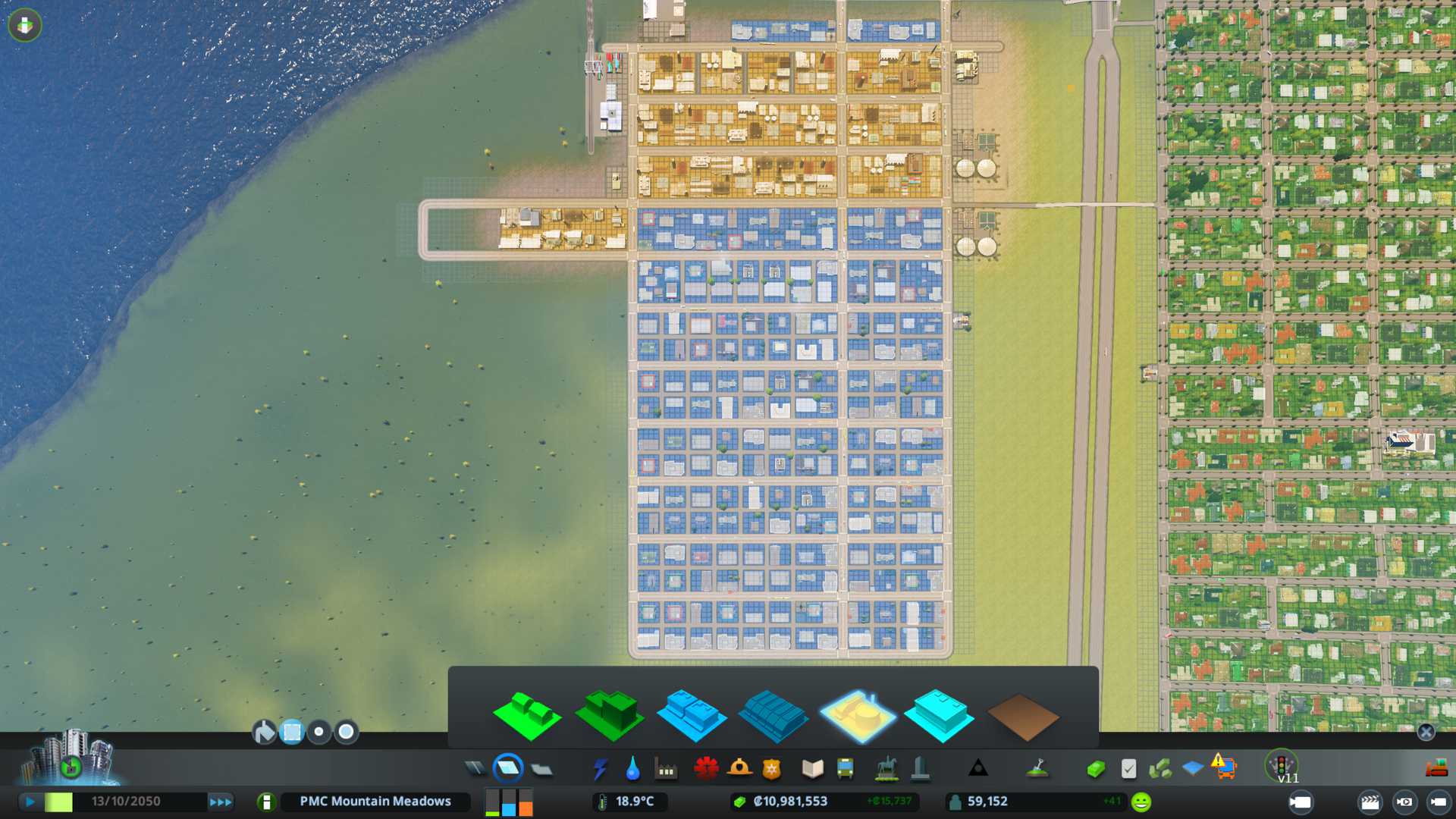This screenshot has width=1456, height=819.
Task: Open the Public Transport menu
Action: pos(845,769)
